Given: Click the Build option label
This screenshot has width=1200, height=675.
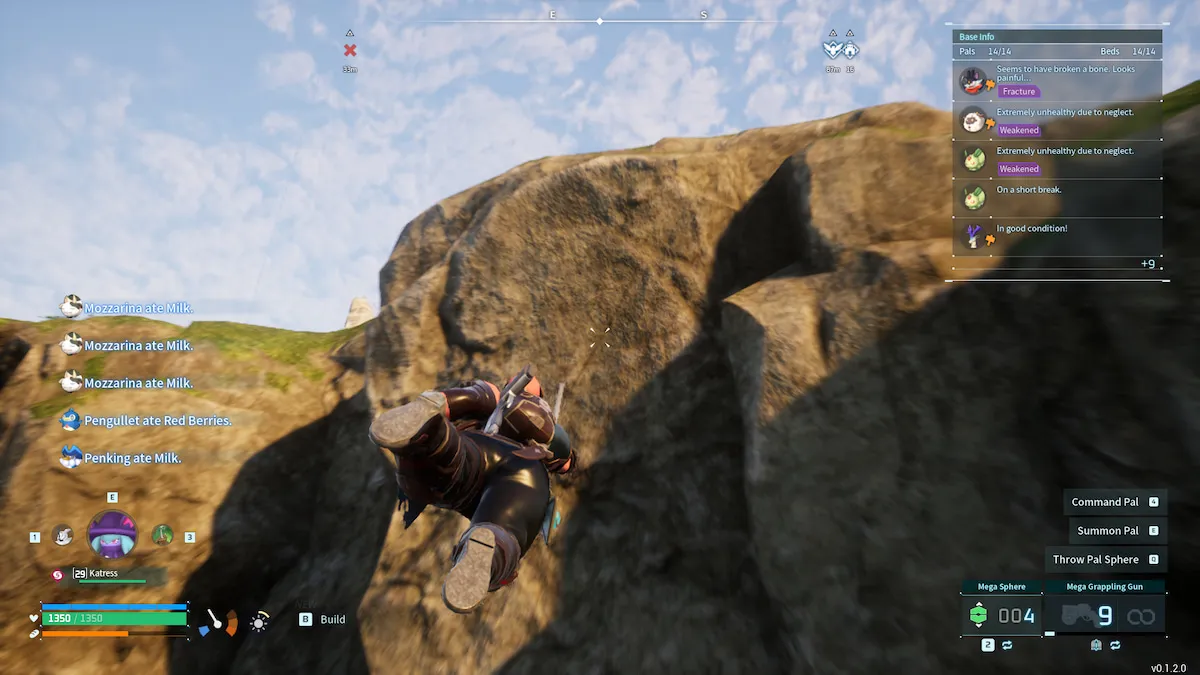Looking at the screenshot, I should tap(332, 620).
